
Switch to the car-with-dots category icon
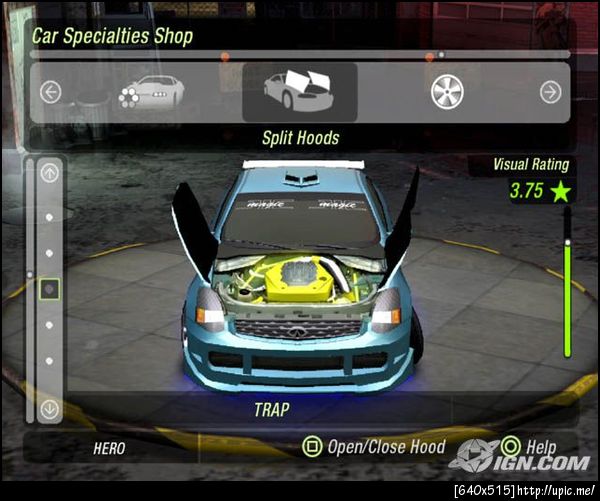(x=150, y=92)
